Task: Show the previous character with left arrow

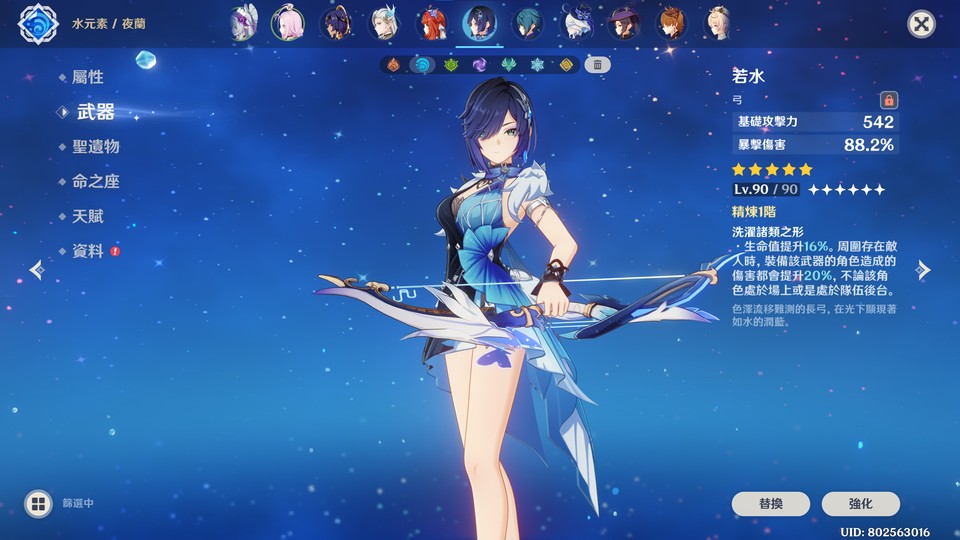Action: tap(37, 270)
